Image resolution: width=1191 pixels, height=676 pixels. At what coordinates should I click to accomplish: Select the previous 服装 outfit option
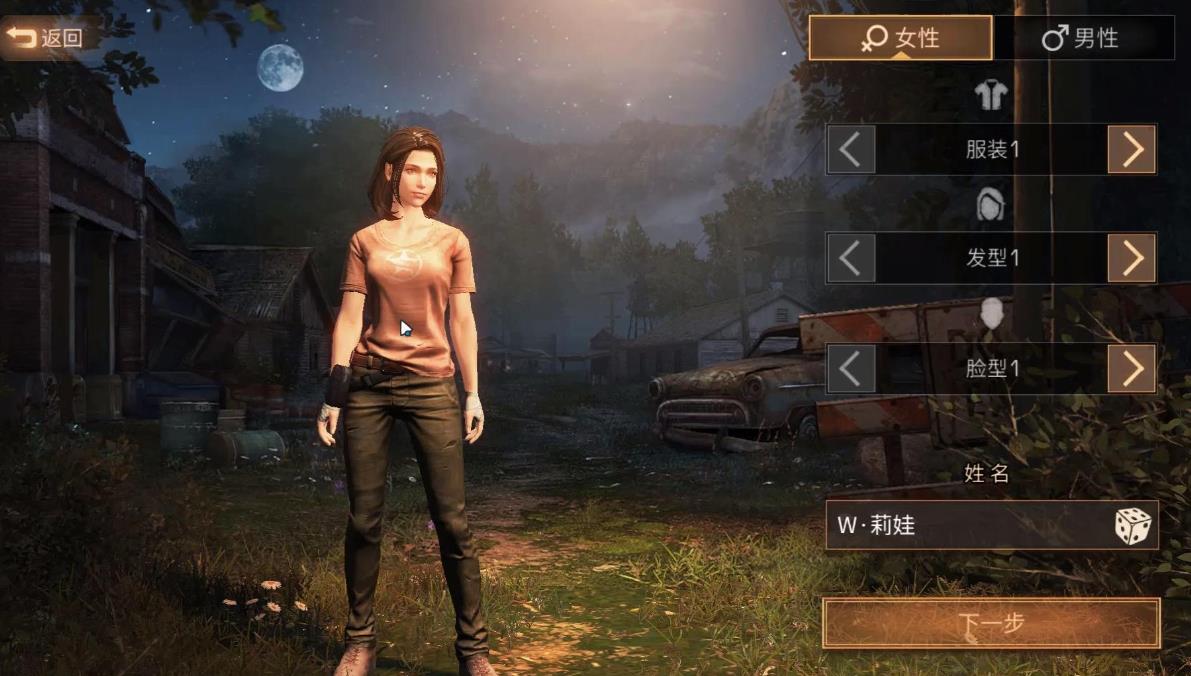coord(851,150)
